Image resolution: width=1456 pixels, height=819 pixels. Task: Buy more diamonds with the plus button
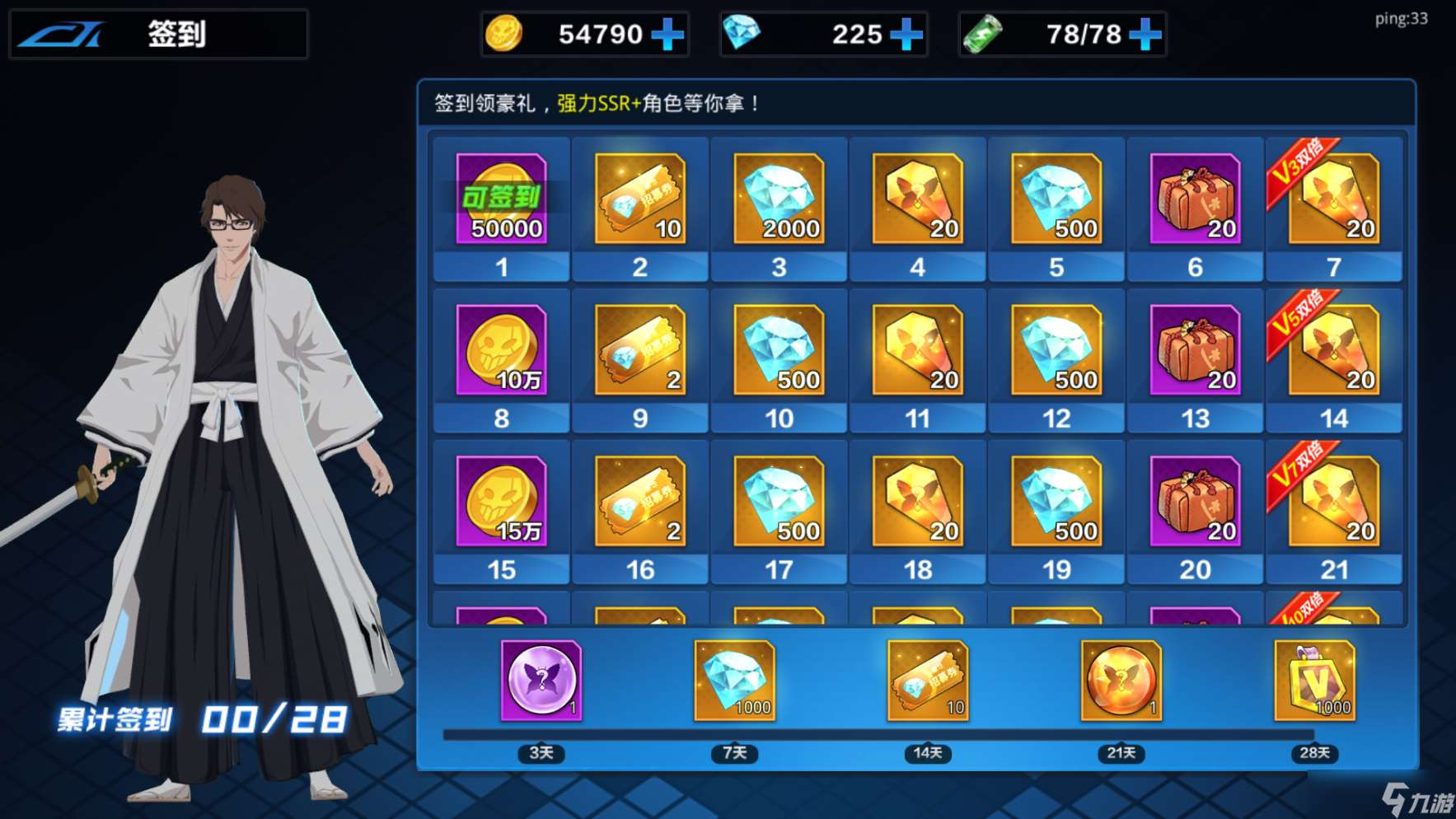pos(906,35)
